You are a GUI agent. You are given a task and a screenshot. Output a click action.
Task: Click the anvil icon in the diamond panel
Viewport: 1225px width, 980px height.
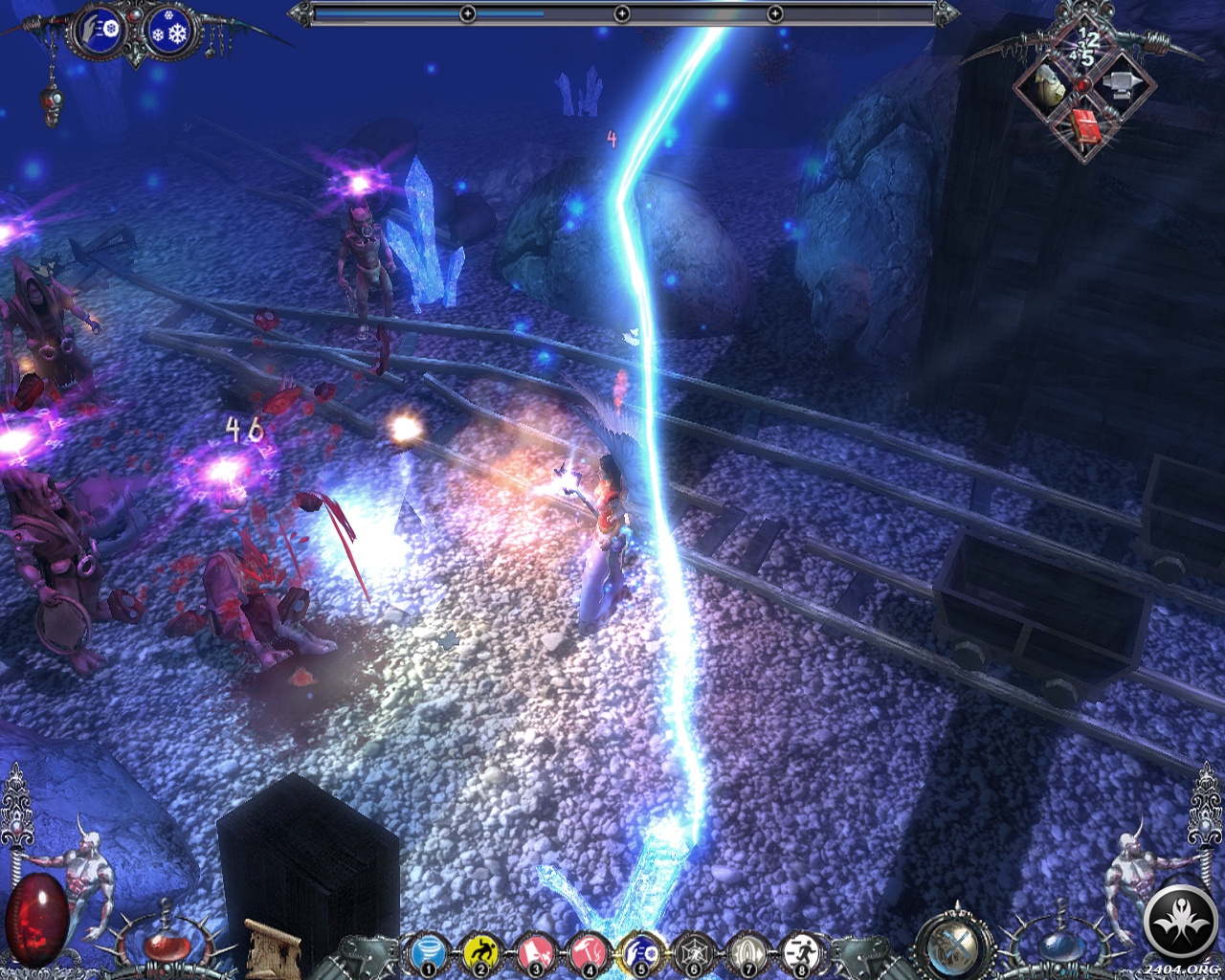click(1118, 87)
